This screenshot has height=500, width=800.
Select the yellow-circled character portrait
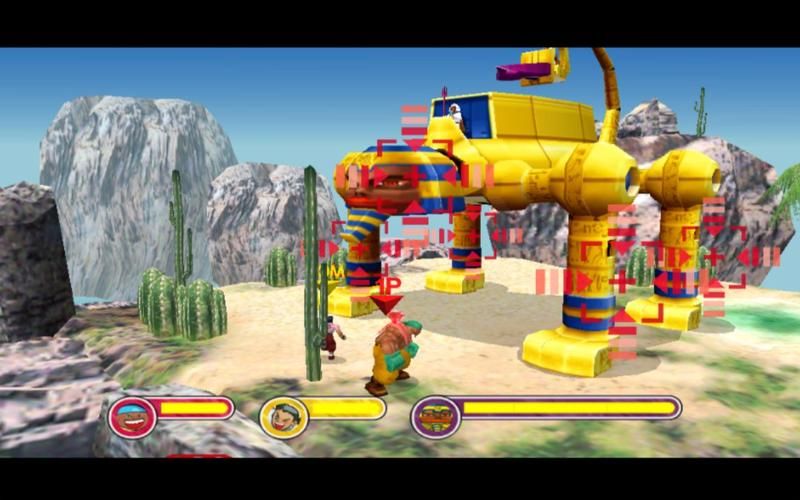point(283,416)
